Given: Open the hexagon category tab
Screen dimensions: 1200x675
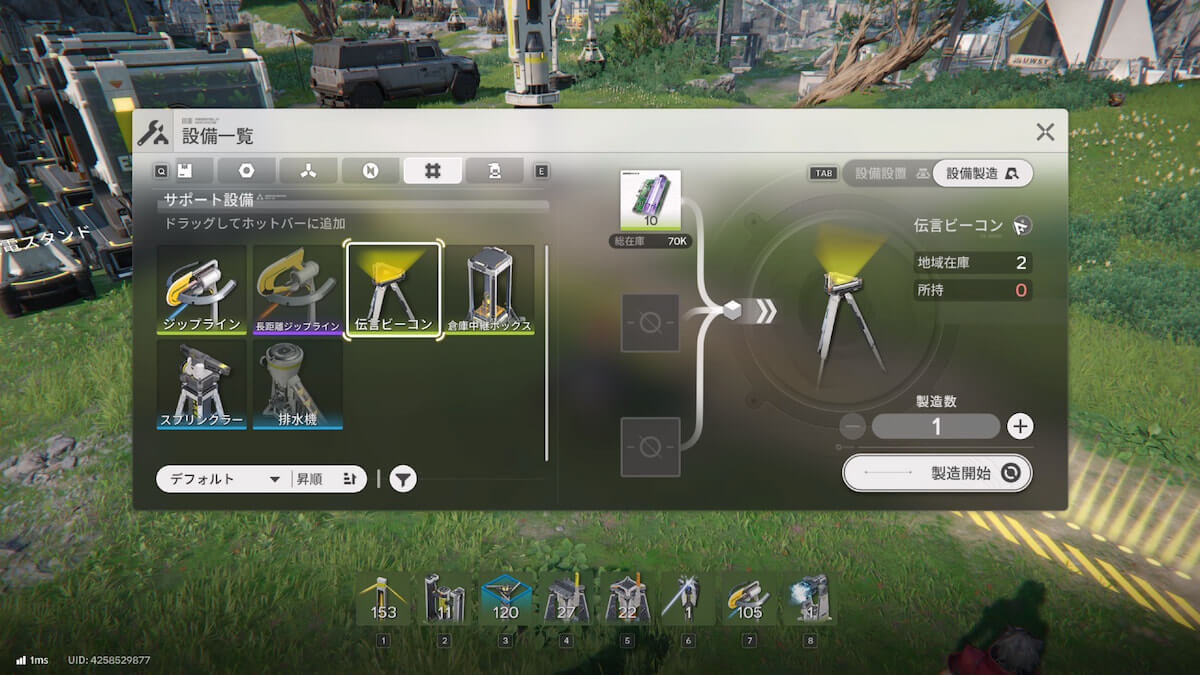Looking at the screenshot, I should (246, 171).
